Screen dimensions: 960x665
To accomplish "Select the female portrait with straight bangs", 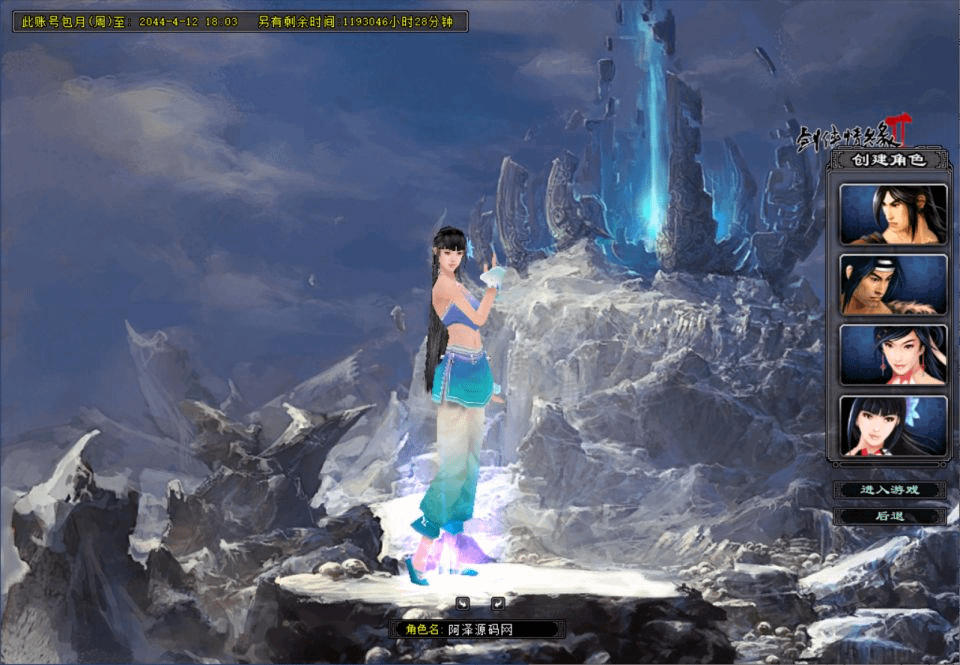I will coord(893,426).
